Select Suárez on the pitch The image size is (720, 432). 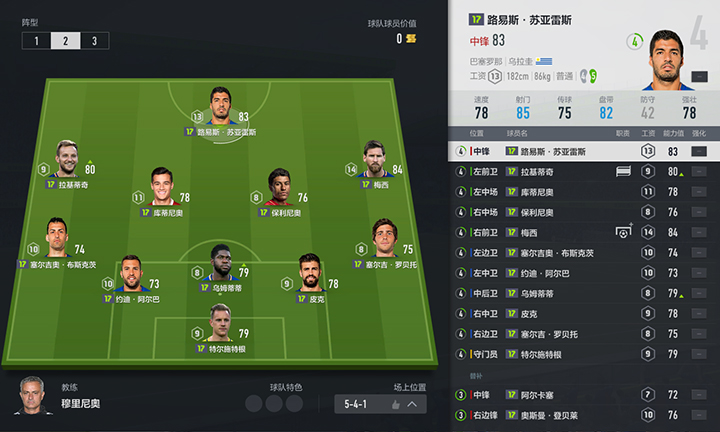(222, 106)
